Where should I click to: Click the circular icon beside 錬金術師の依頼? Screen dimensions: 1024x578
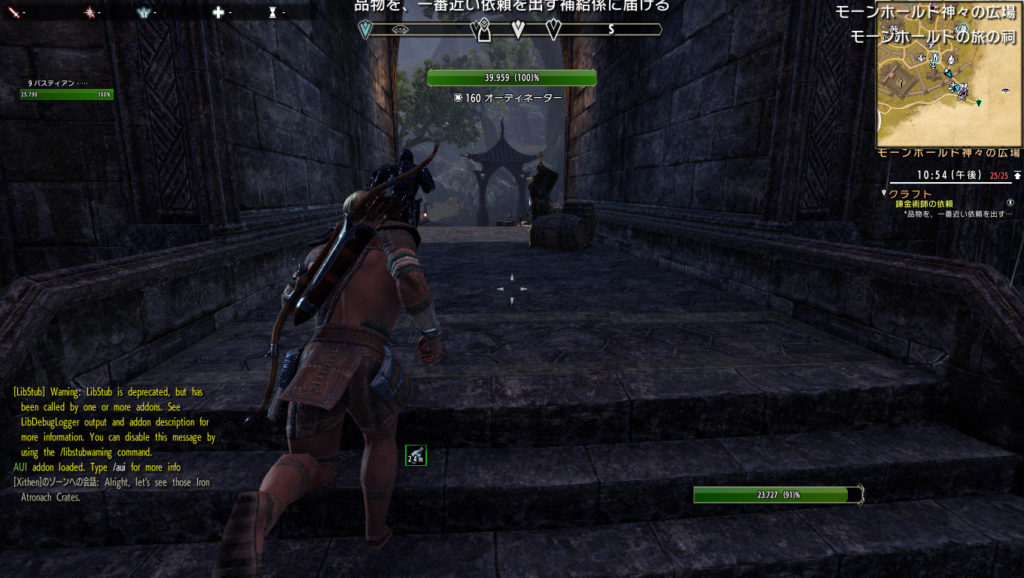click(x=1009, y=204)
